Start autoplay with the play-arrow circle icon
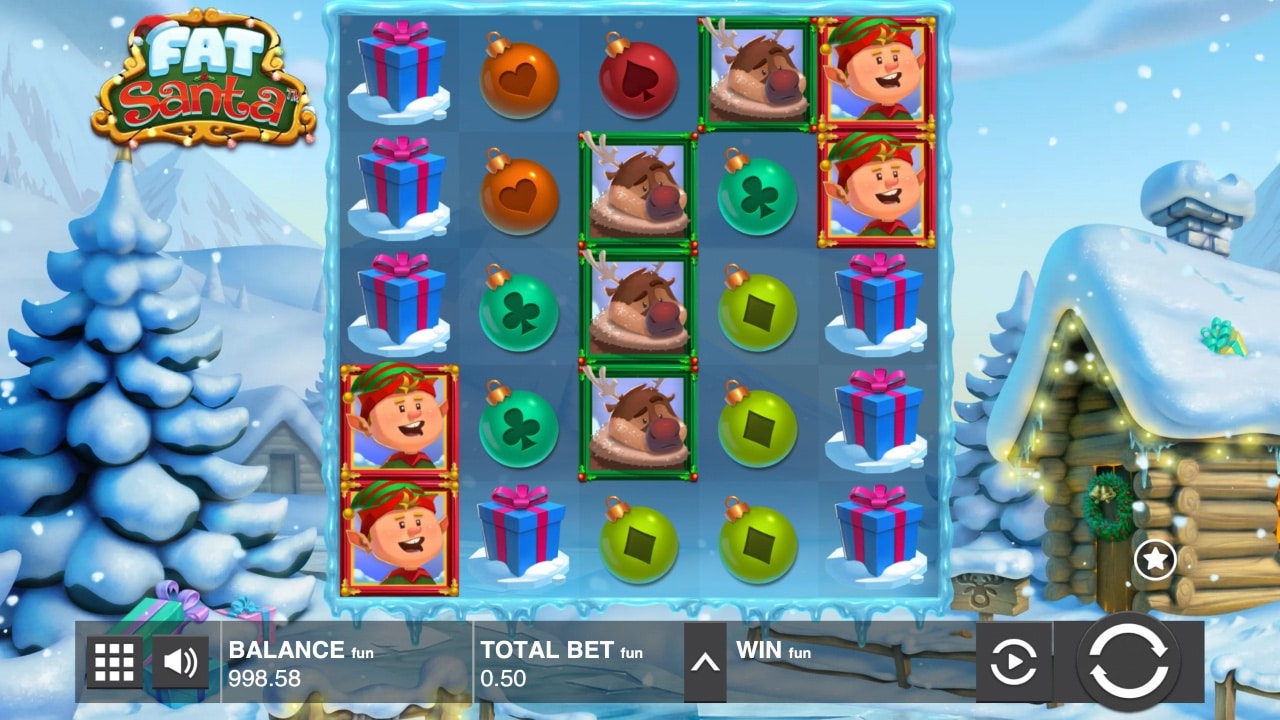The image size is (1280, 720). point(1015,660)
